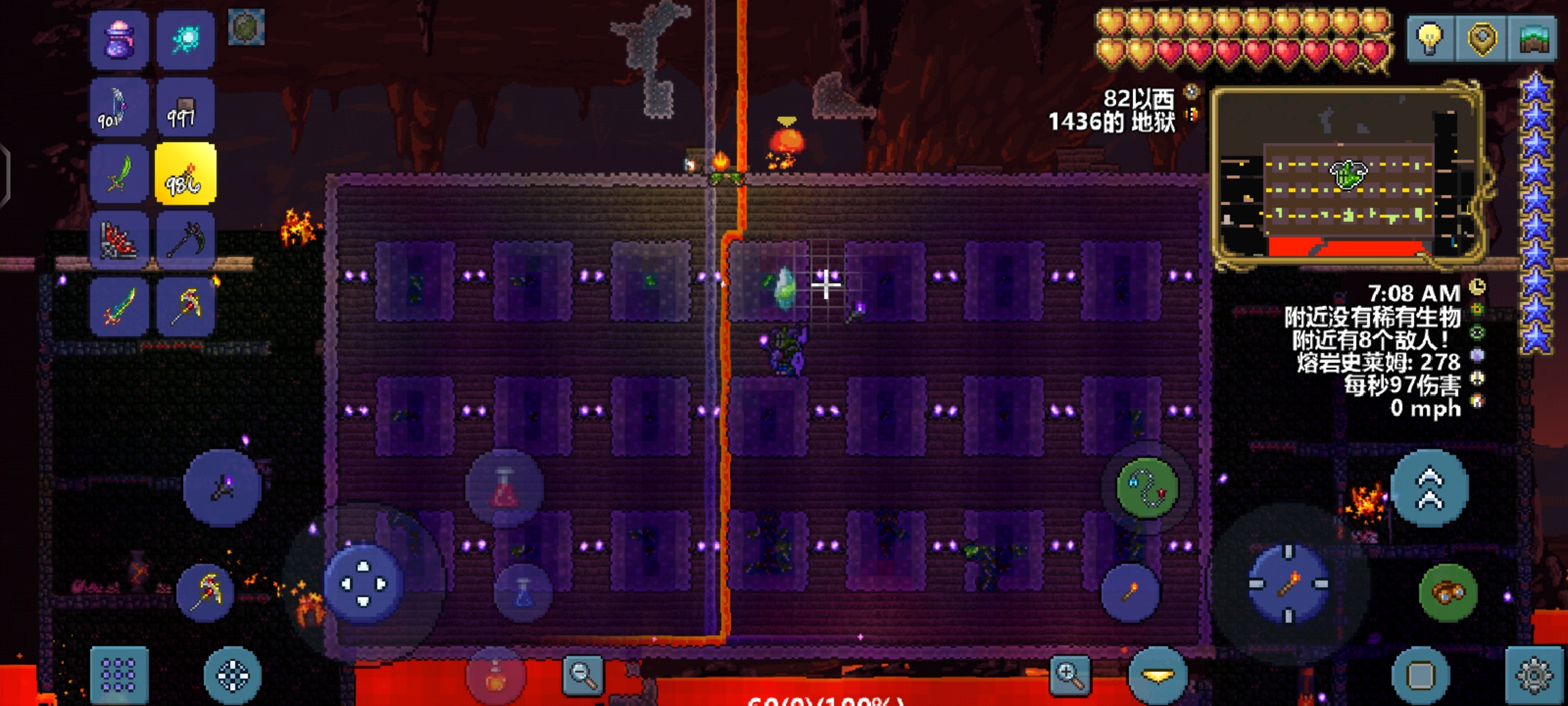Select the green blade hotbar slot
Image resolution: width=1568 pixels, height=706 pixels.
tap(120, 175)
